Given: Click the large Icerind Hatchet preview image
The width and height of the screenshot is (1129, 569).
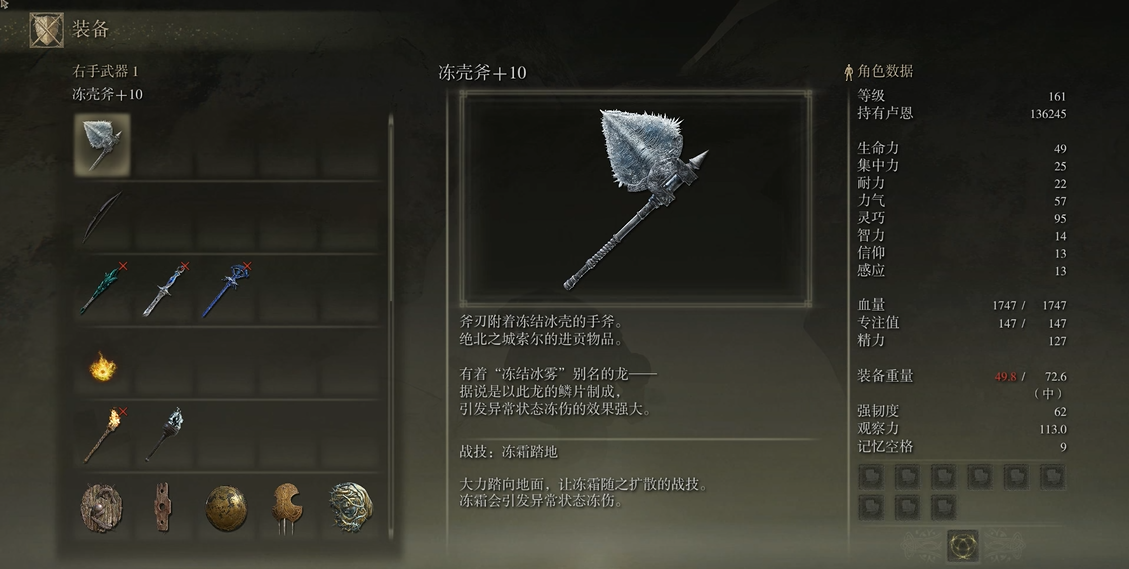Looking at the screenshot, I should click(636, 198).
